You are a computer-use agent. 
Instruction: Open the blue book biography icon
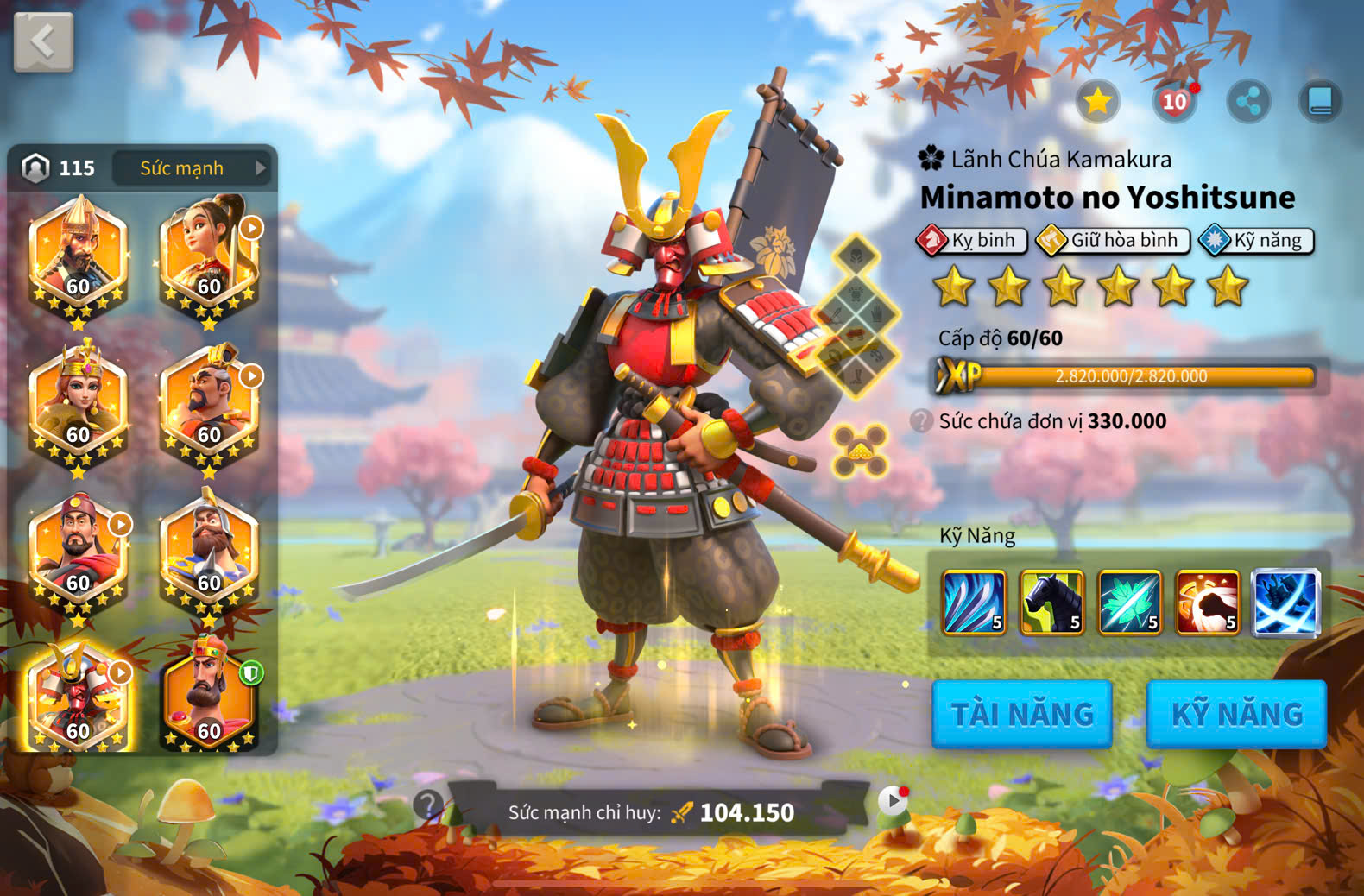pyautogui.click(x=1320, y=102)
